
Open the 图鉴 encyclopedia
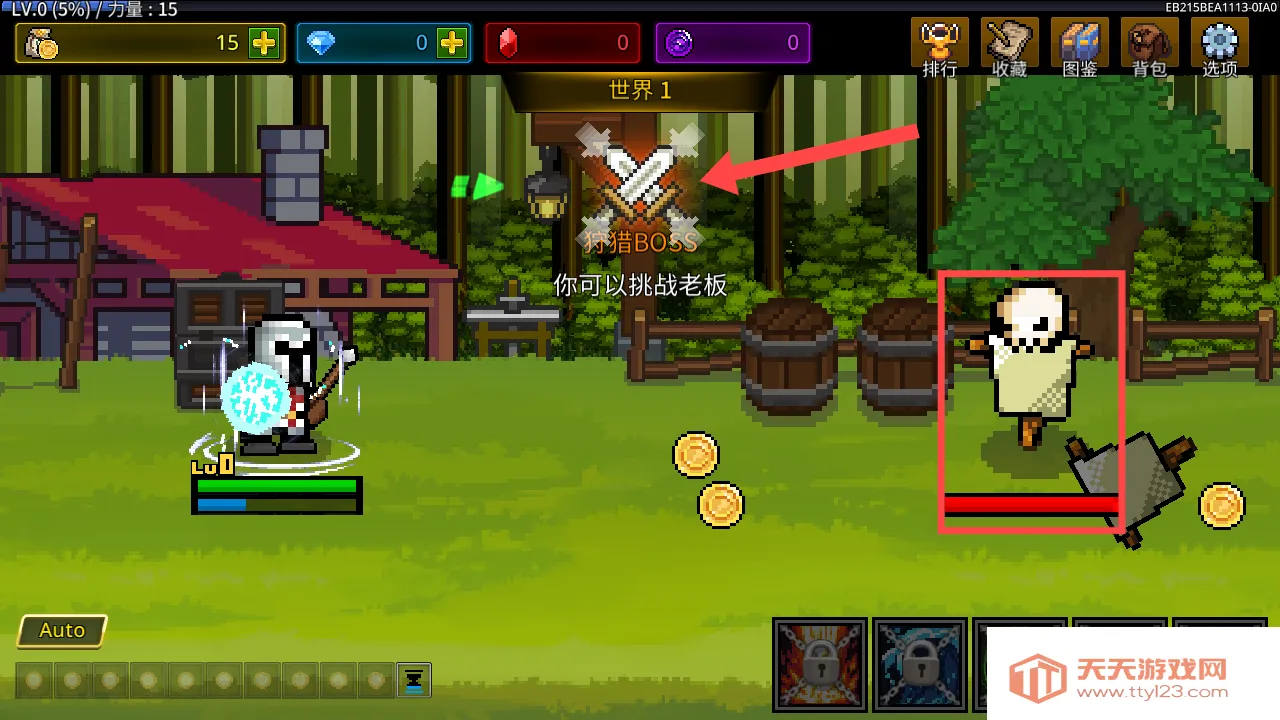pos(1080,47)
